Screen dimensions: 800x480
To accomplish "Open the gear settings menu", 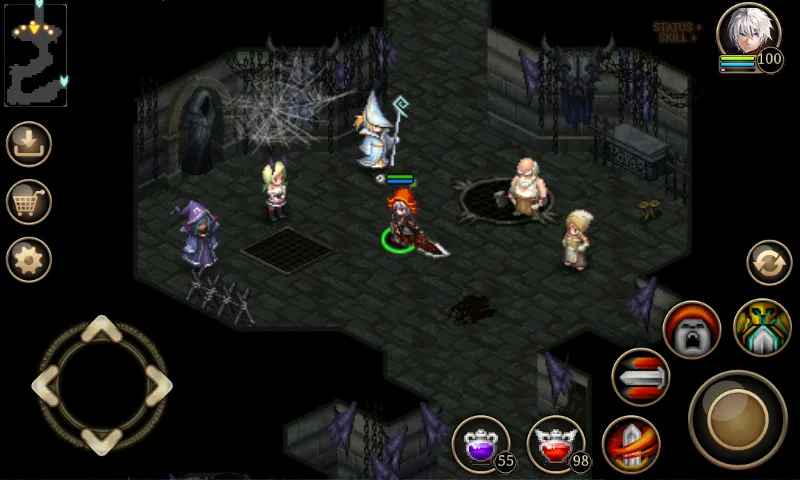I will (x=29, y=260).
